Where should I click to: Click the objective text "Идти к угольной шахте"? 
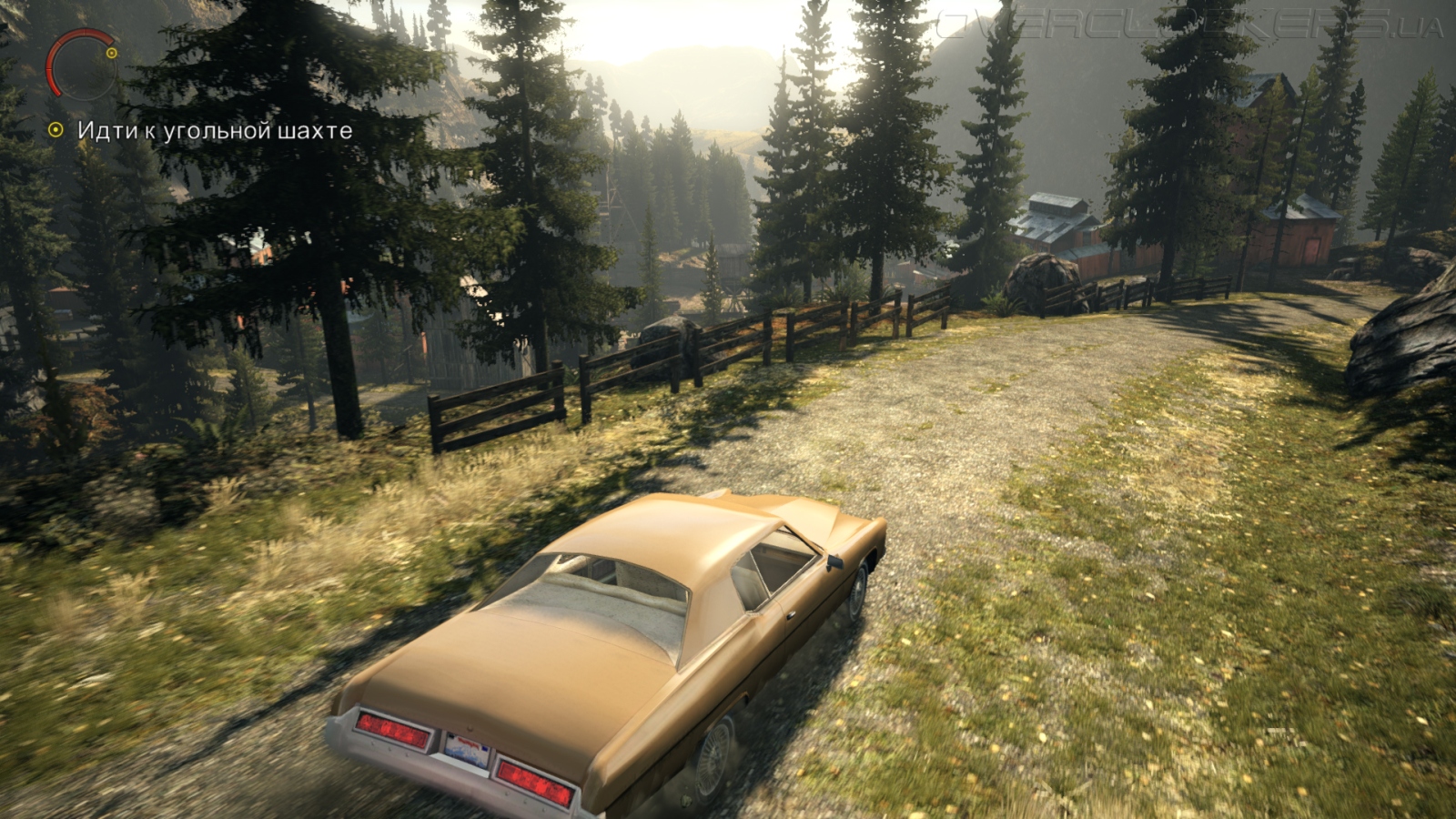click(215, 131)
